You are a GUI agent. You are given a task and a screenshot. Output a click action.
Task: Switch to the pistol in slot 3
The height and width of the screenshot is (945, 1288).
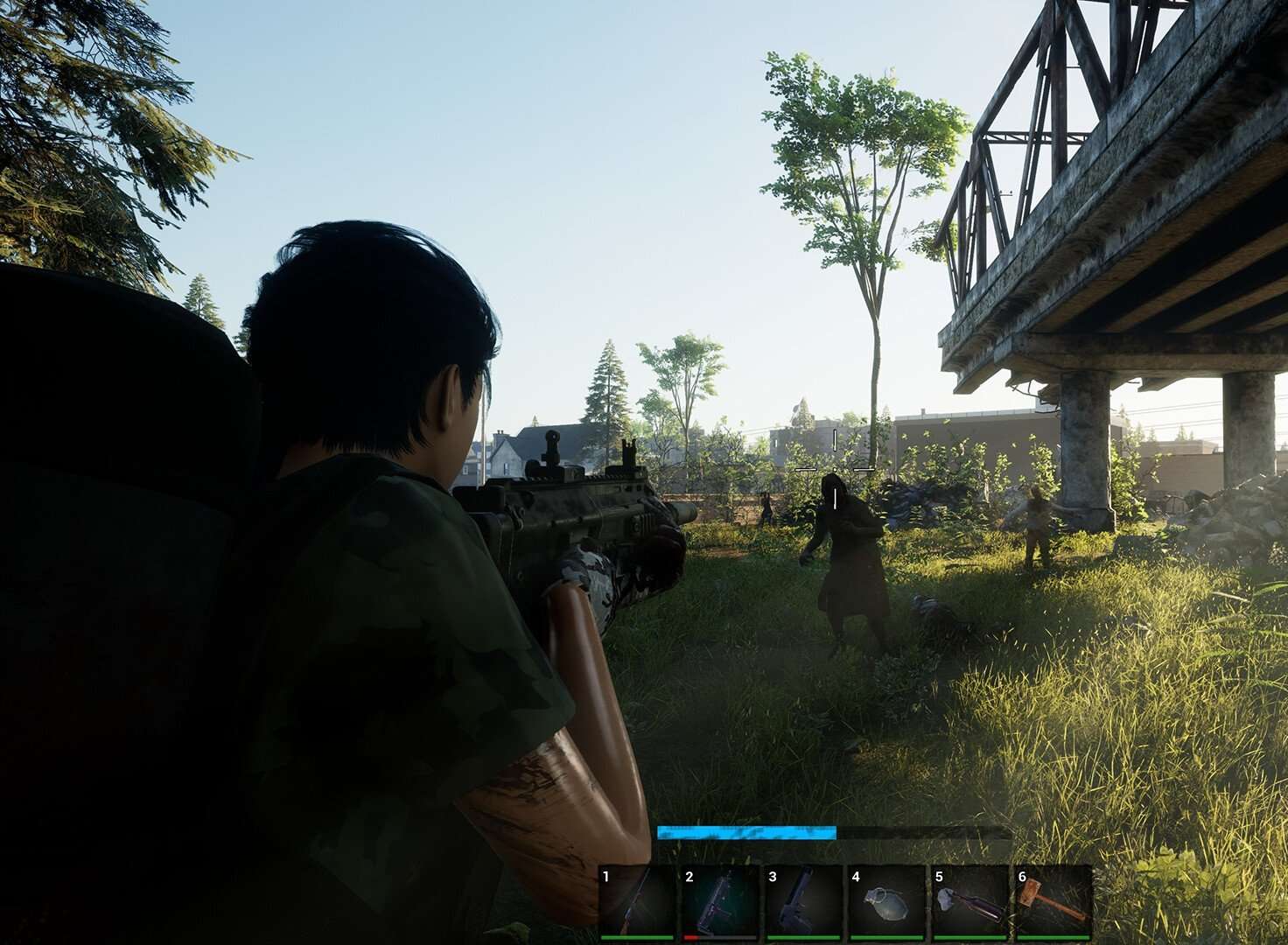coord(802,901)
